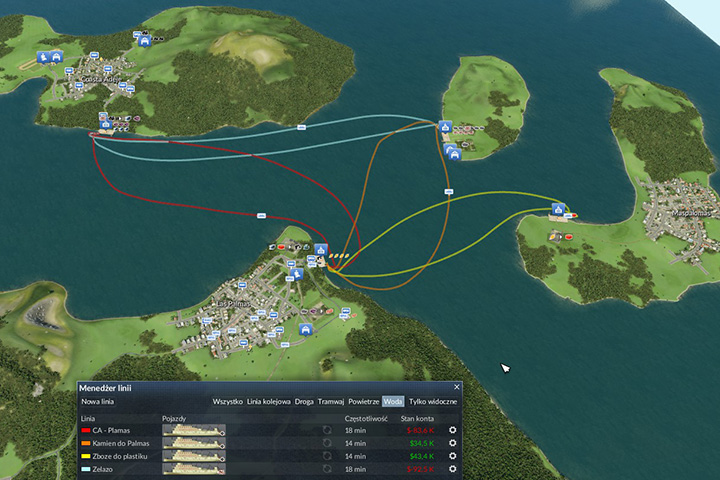Open settings gear for Zboze do plastiku
The image size is (720, 480).
(x=452, y=456)
